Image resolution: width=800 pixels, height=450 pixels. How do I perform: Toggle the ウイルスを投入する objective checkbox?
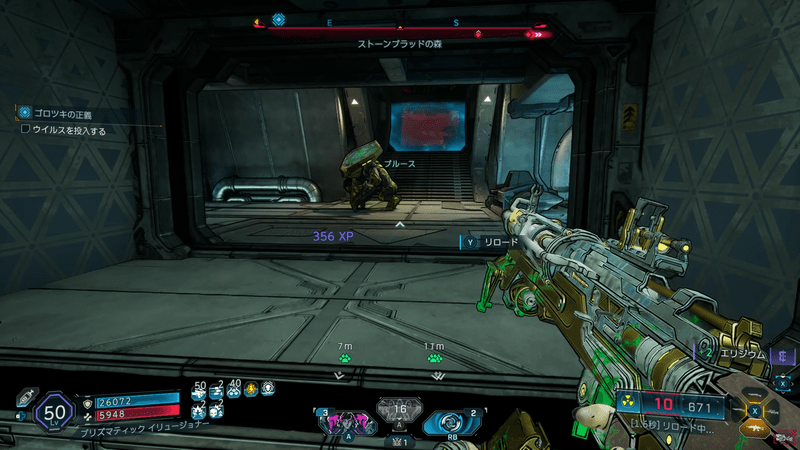pos(25,130)
